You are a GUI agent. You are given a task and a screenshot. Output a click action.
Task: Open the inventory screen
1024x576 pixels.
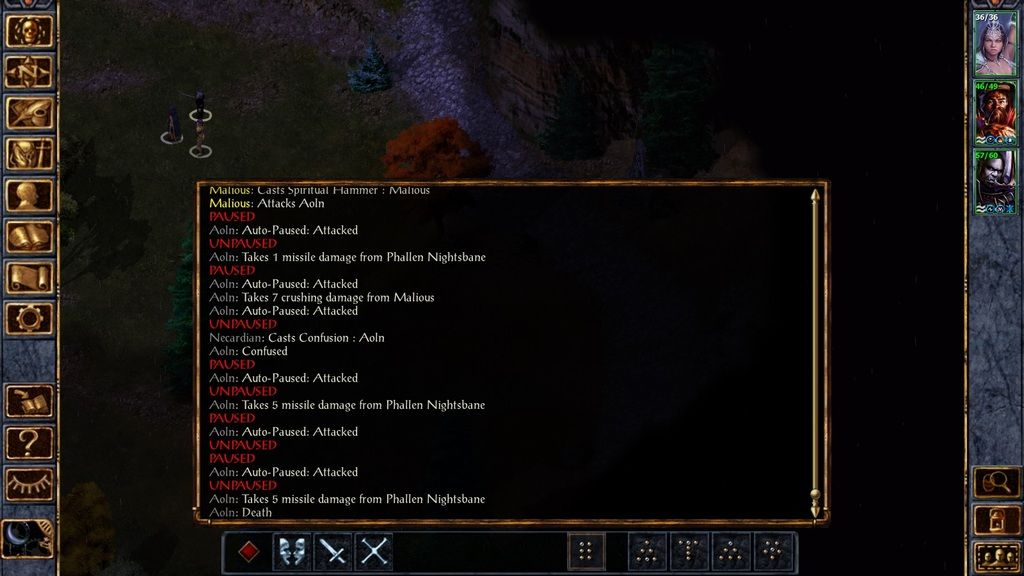29,154
